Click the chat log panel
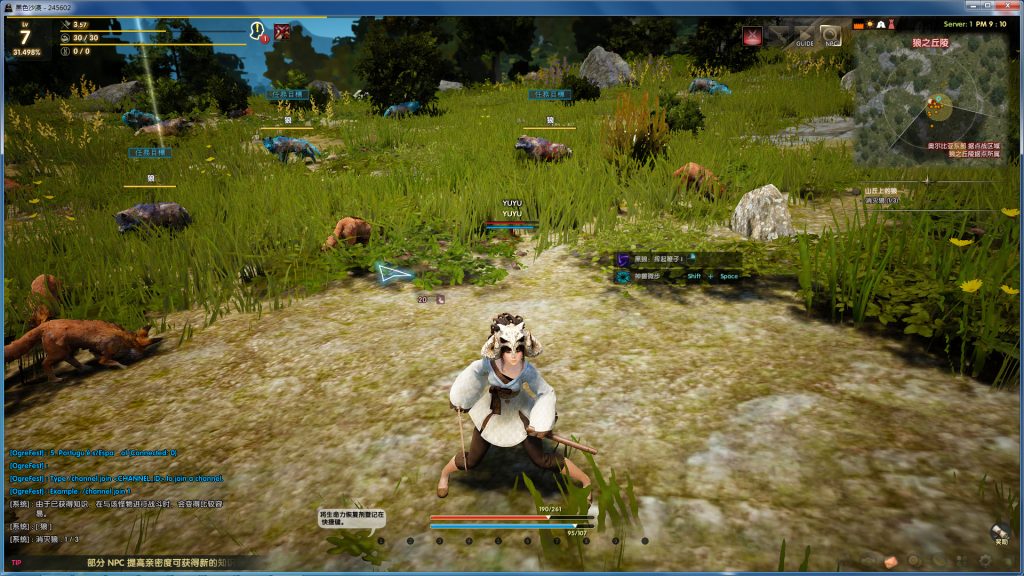Viewport: 1024px width, 576px height. 120,497
